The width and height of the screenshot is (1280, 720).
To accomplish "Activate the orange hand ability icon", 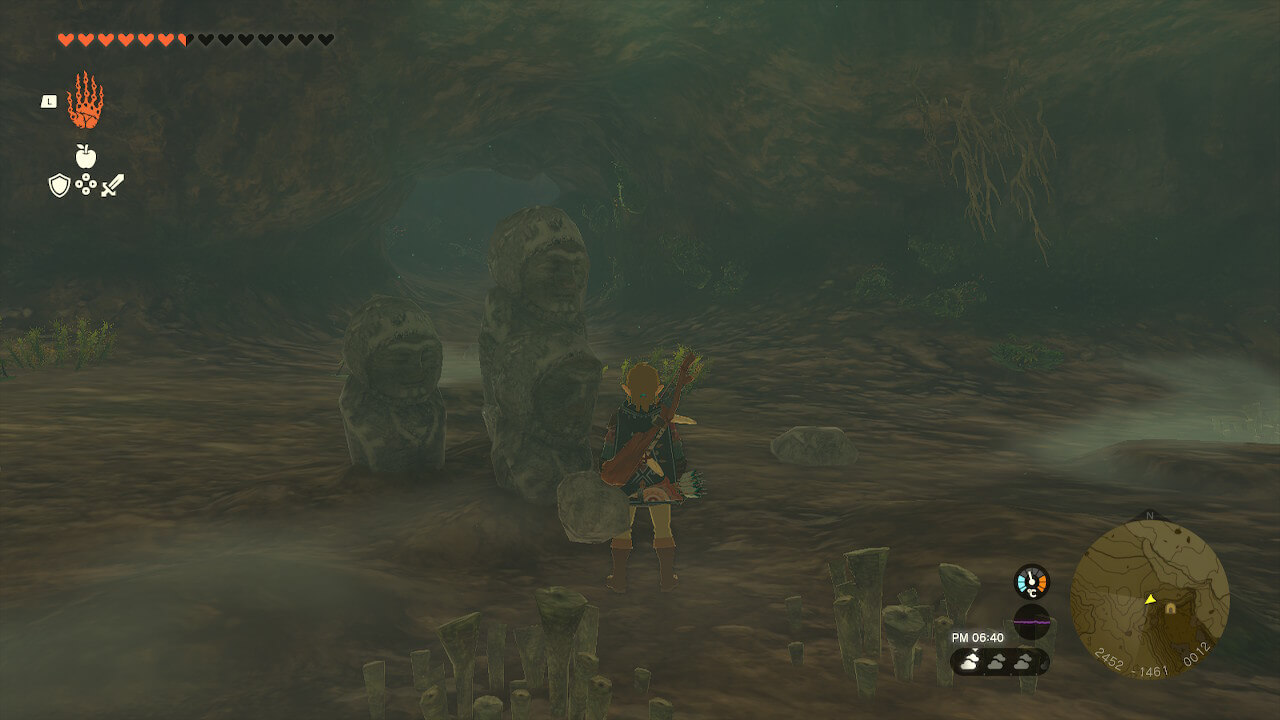I will [85, 100].
